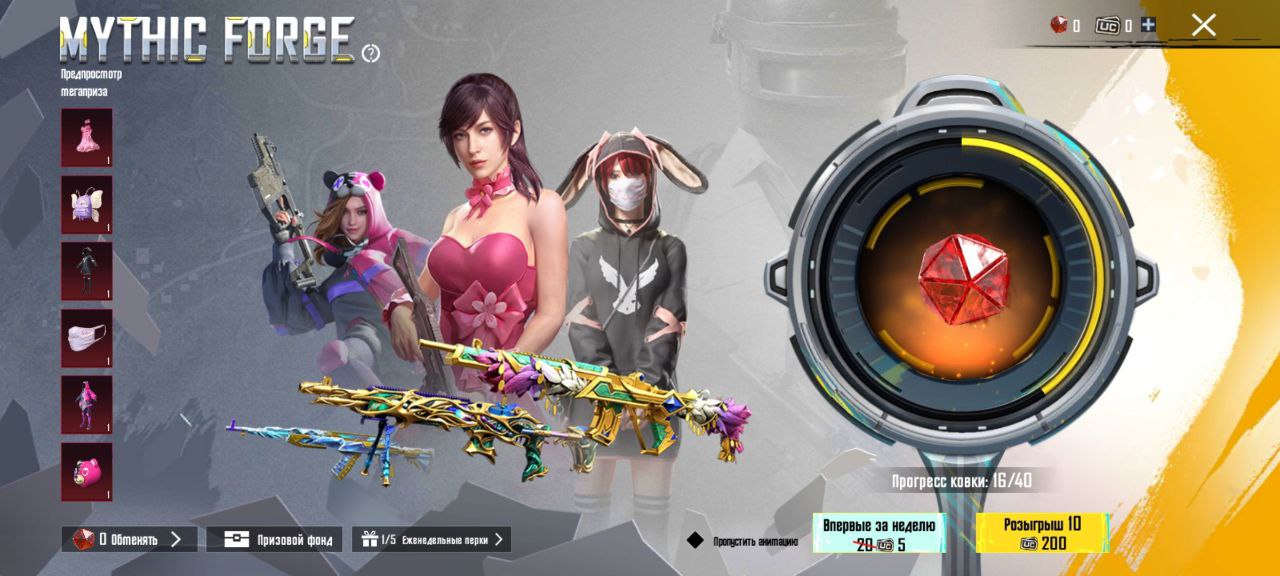Open the help question mark next to title
Screen dimensions: 1280x576
pyautogui.click(x=371, y=53)
